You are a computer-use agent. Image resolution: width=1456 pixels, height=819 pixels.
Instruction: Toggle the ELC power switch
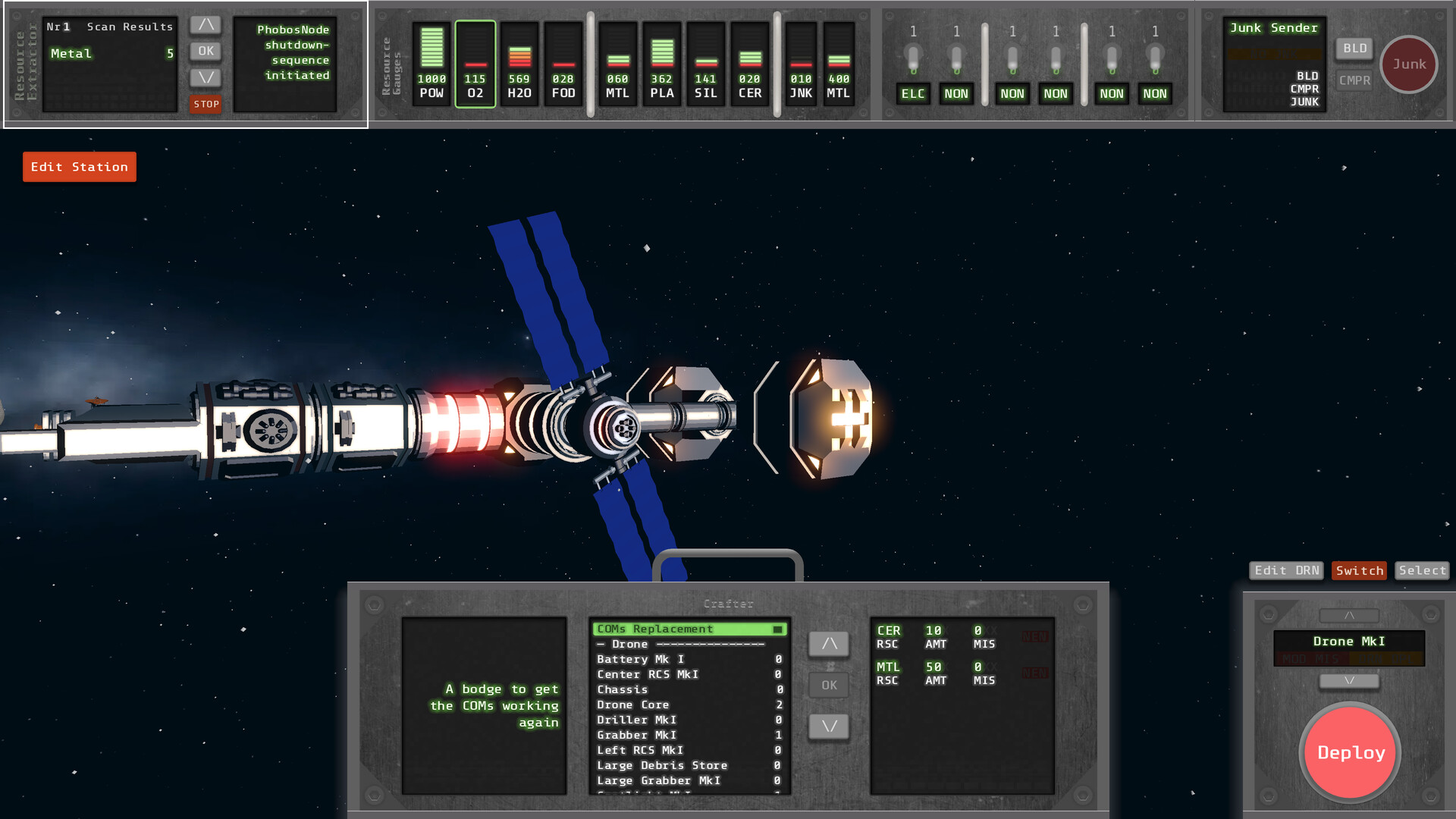tap(913, 59)
